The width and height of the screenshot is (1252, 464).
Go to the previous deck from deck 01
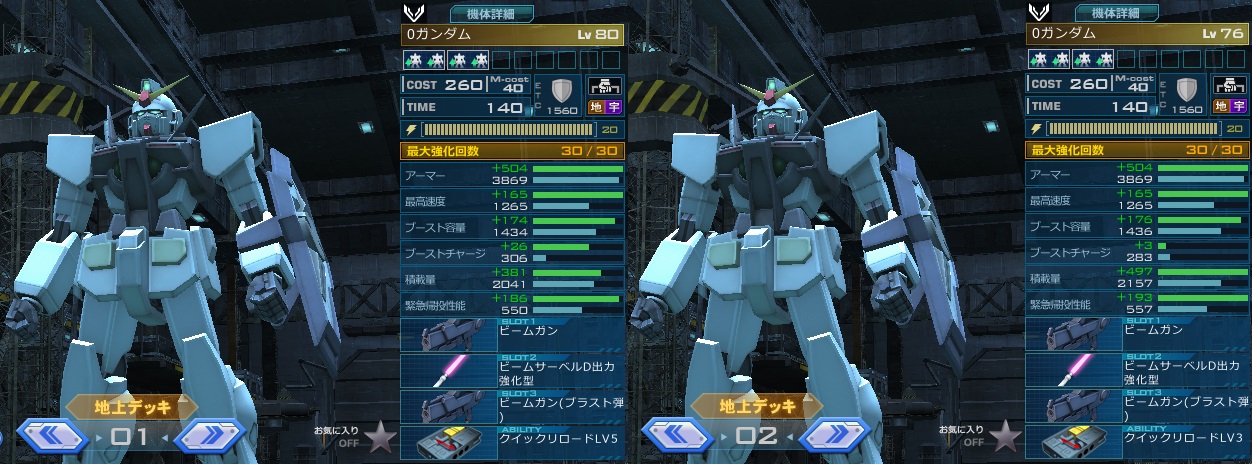point(53,436)
